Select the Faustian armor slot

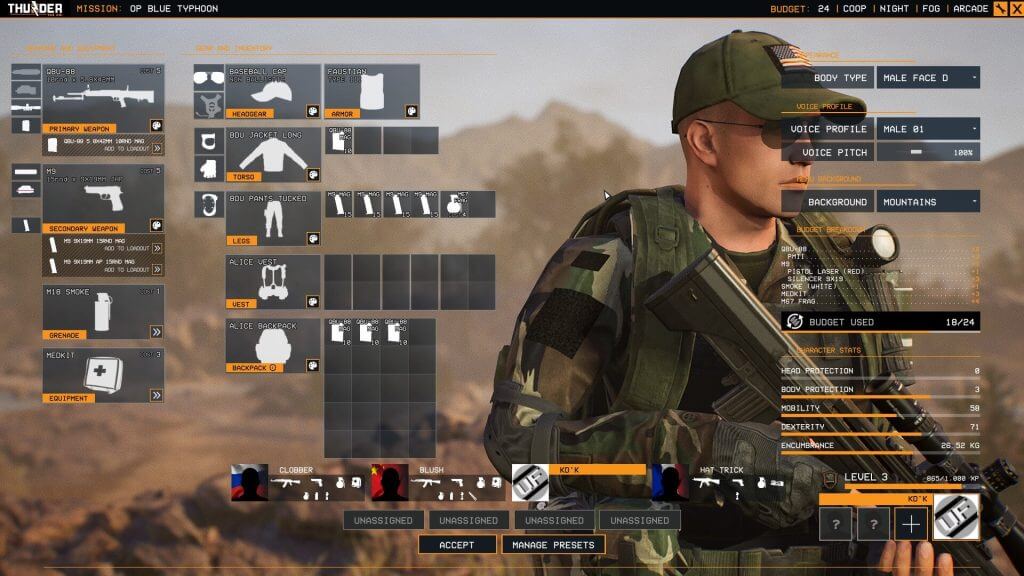pos(371,92)
